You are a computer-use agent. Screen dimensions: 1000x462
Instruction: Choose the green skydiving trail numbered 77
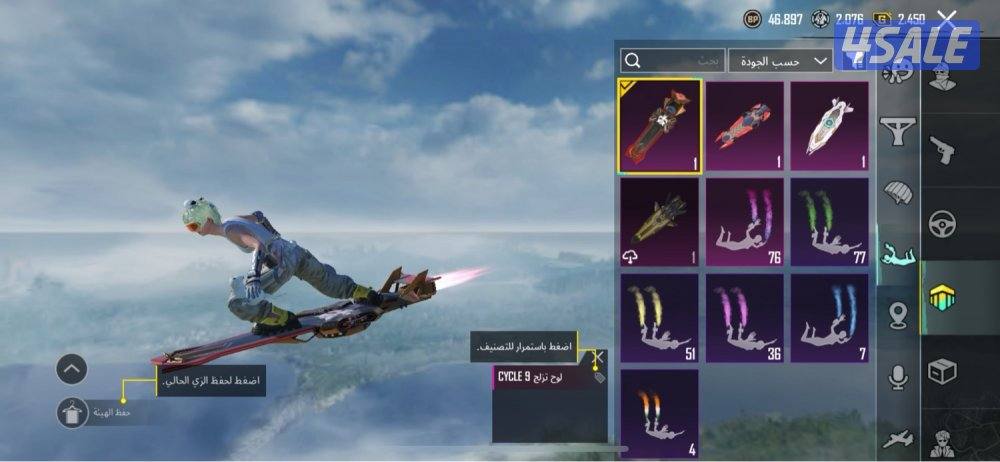[x=830, y=222]
